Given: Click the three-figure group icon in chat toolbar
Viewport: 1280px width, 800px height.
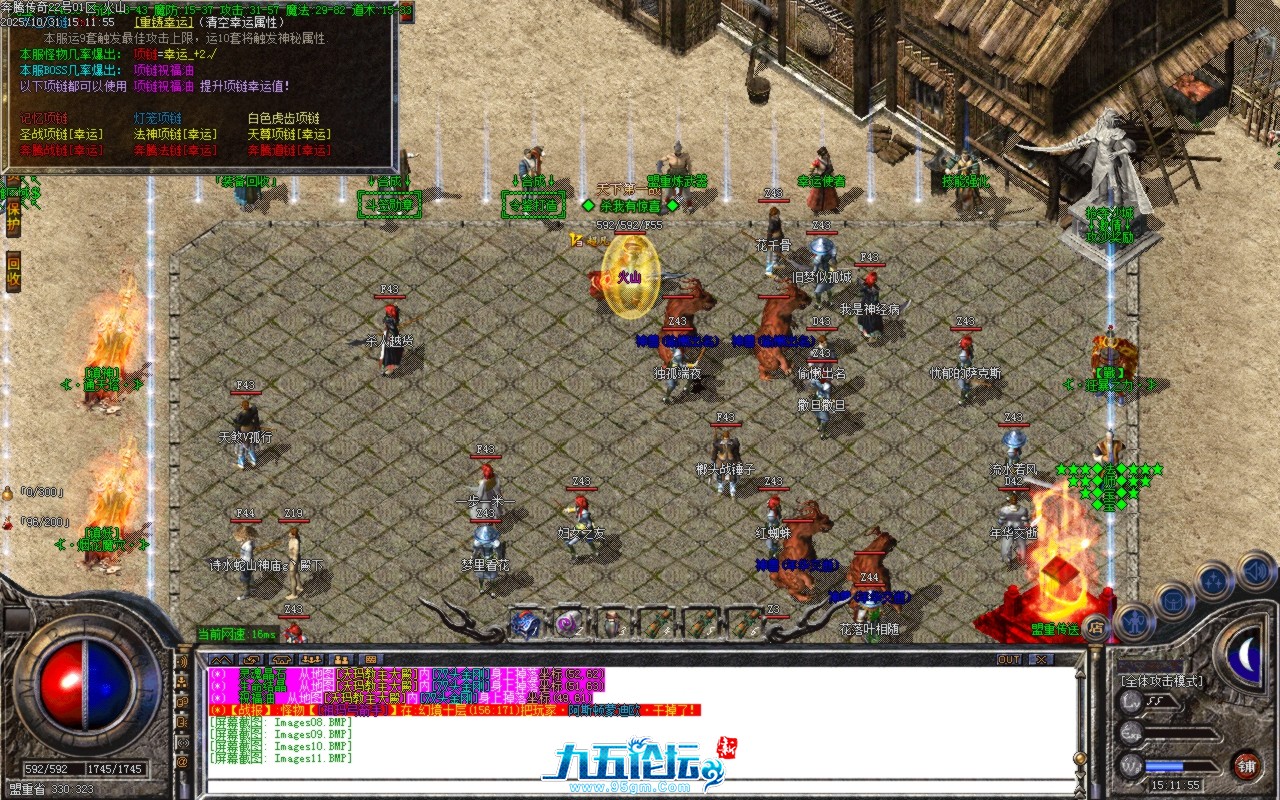Looking at the screenshot, I should (x=311, y=658).
